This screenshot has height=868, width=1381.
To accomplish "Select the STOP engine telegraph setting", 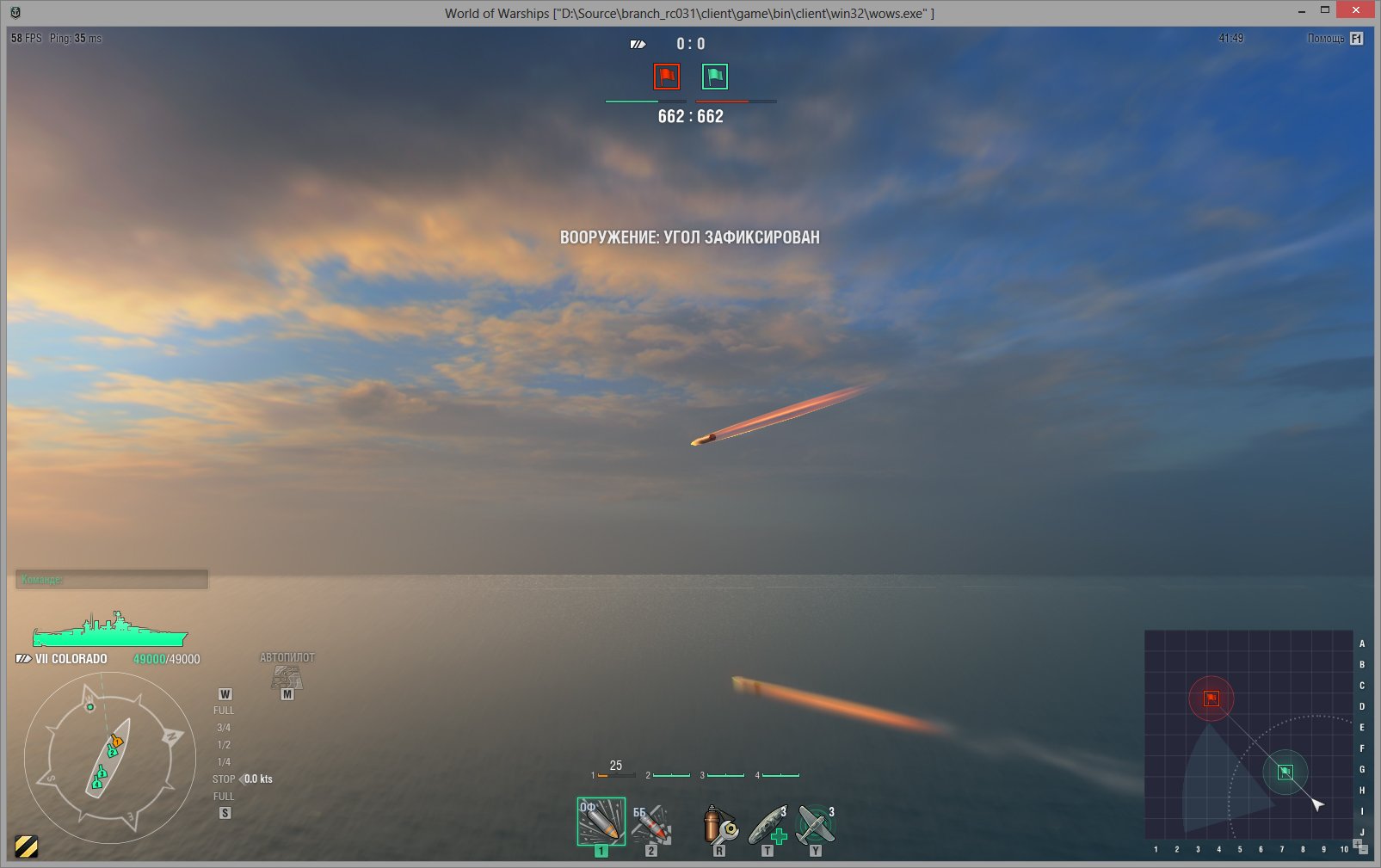I will point(223,779).
